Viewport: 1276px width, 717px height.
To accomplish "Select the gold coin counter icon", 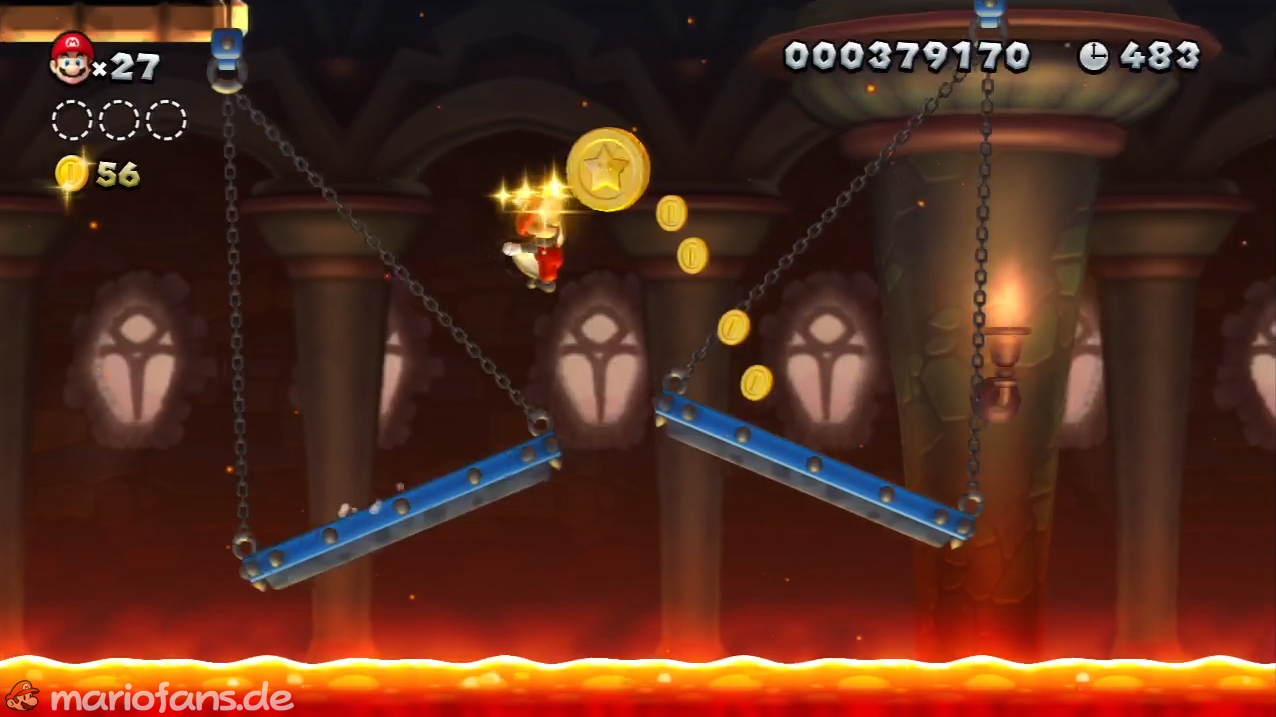I will tap(72, 173).
